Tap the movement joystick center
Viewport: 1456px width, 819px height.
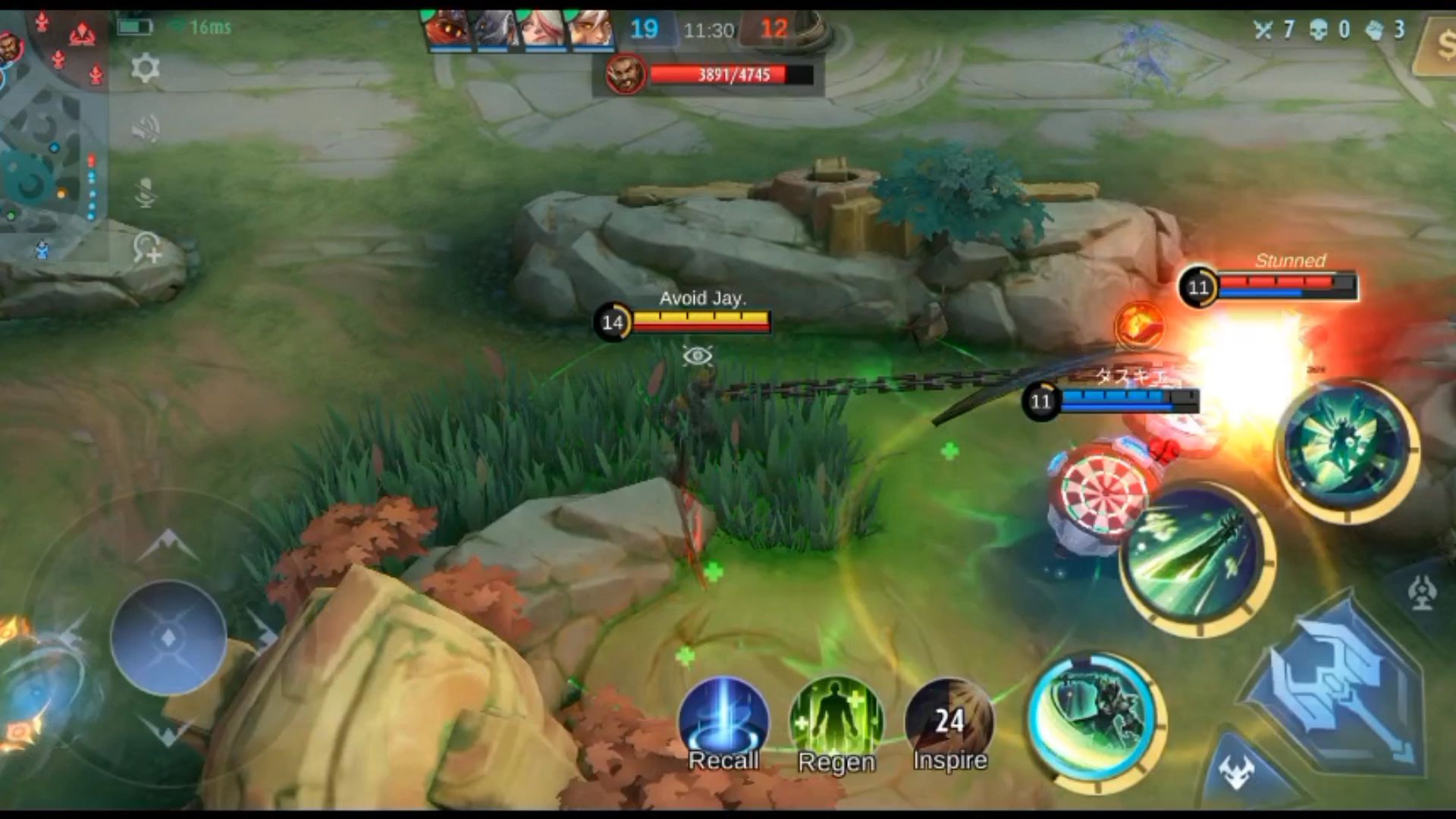(x=168, y=637)
